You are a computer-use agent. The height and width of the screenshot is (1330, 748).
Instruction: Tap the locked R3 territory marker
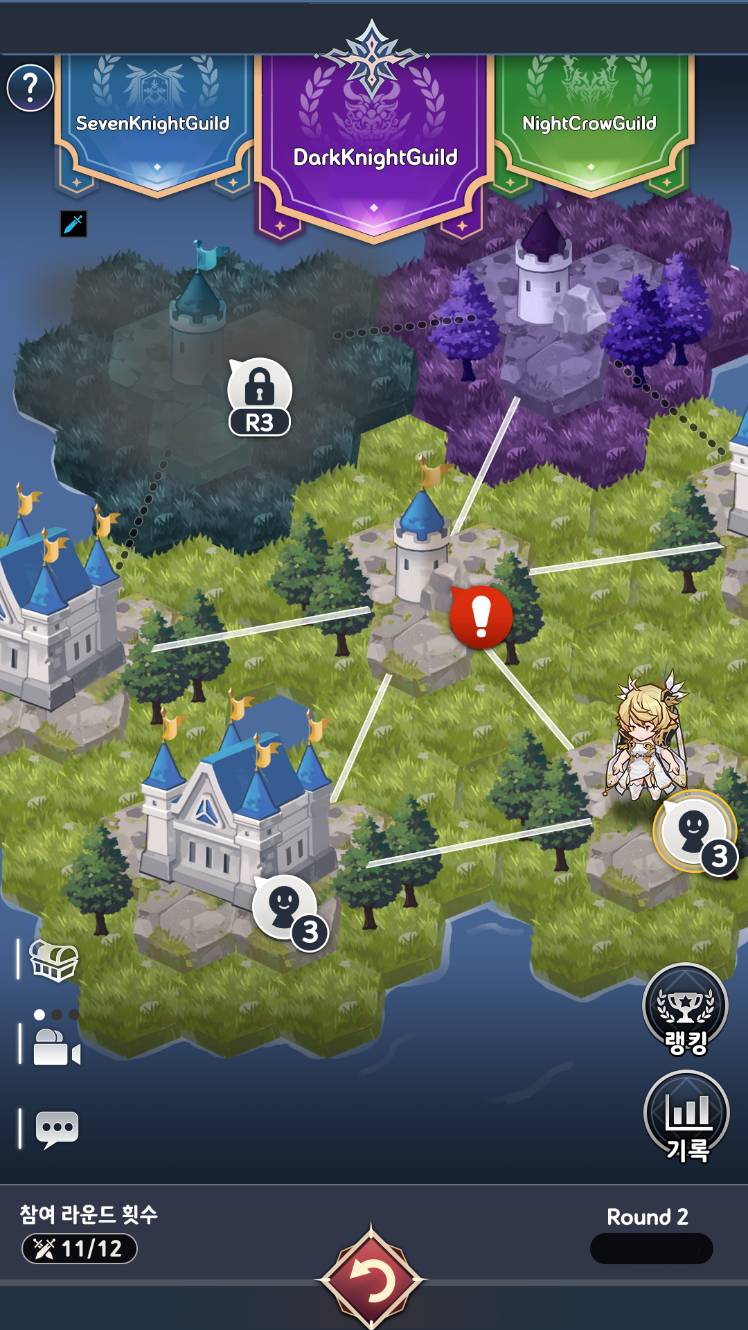pos(259,397)
